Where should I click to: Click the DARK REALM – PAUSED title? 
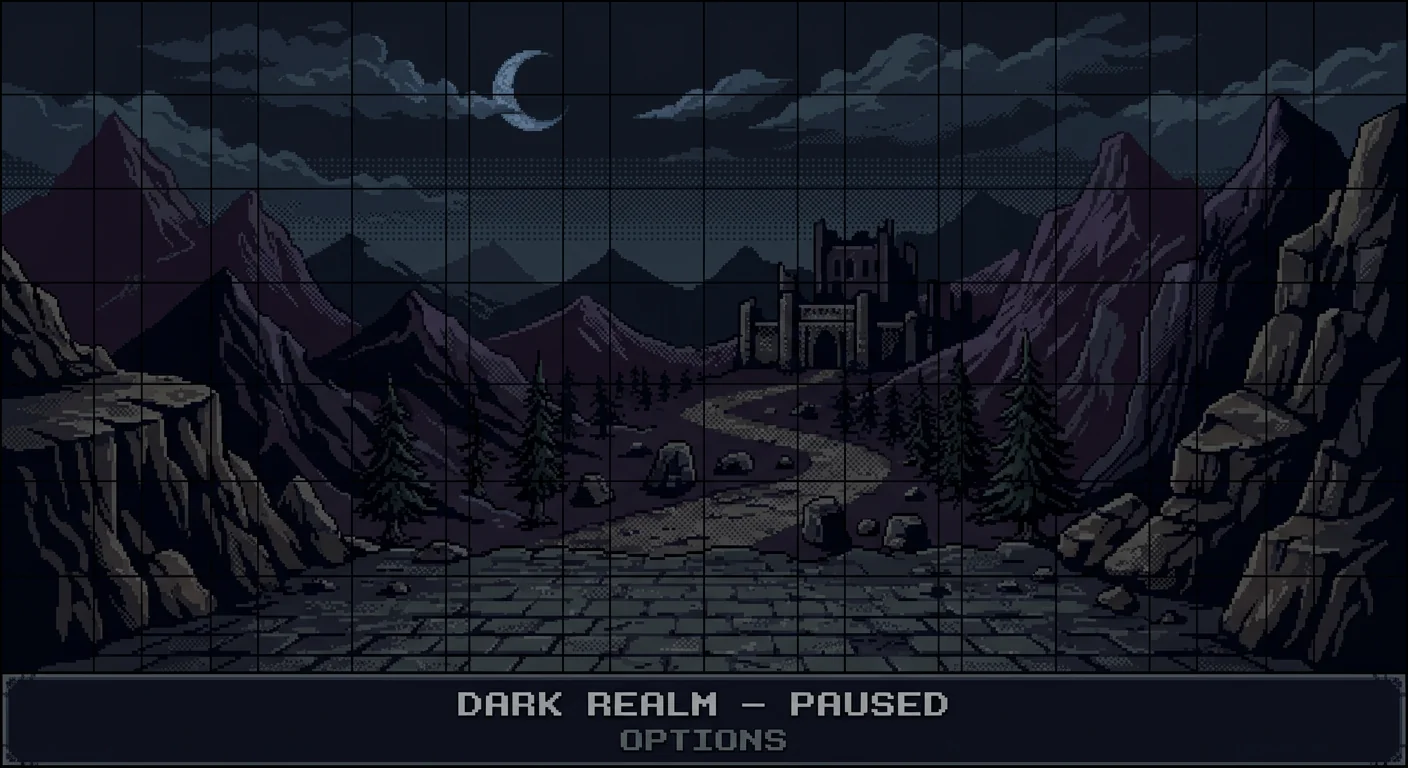coord(702,705)
